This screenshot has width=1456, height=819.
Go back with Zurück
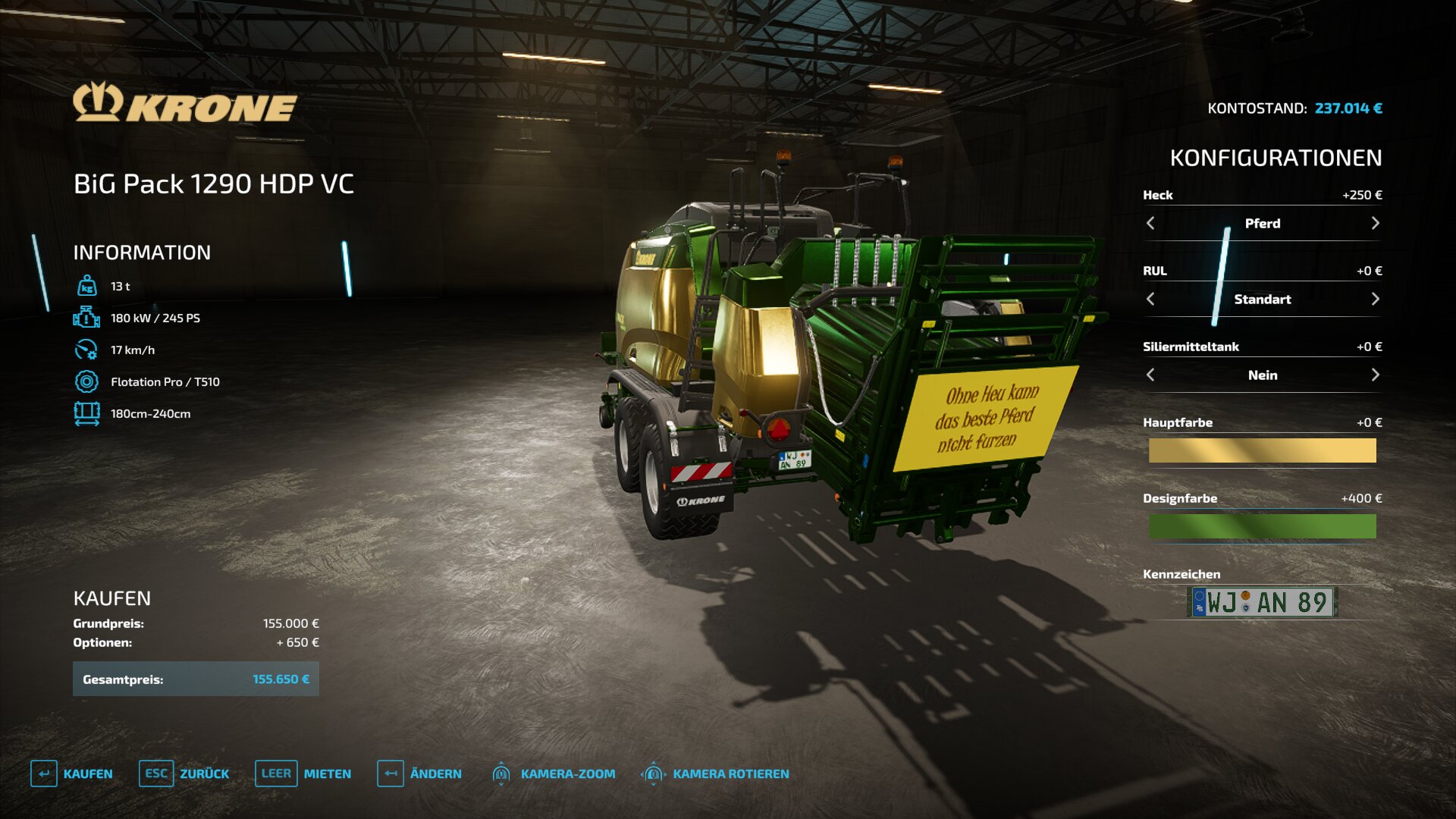pyautogui.click(x=184, y=773)
